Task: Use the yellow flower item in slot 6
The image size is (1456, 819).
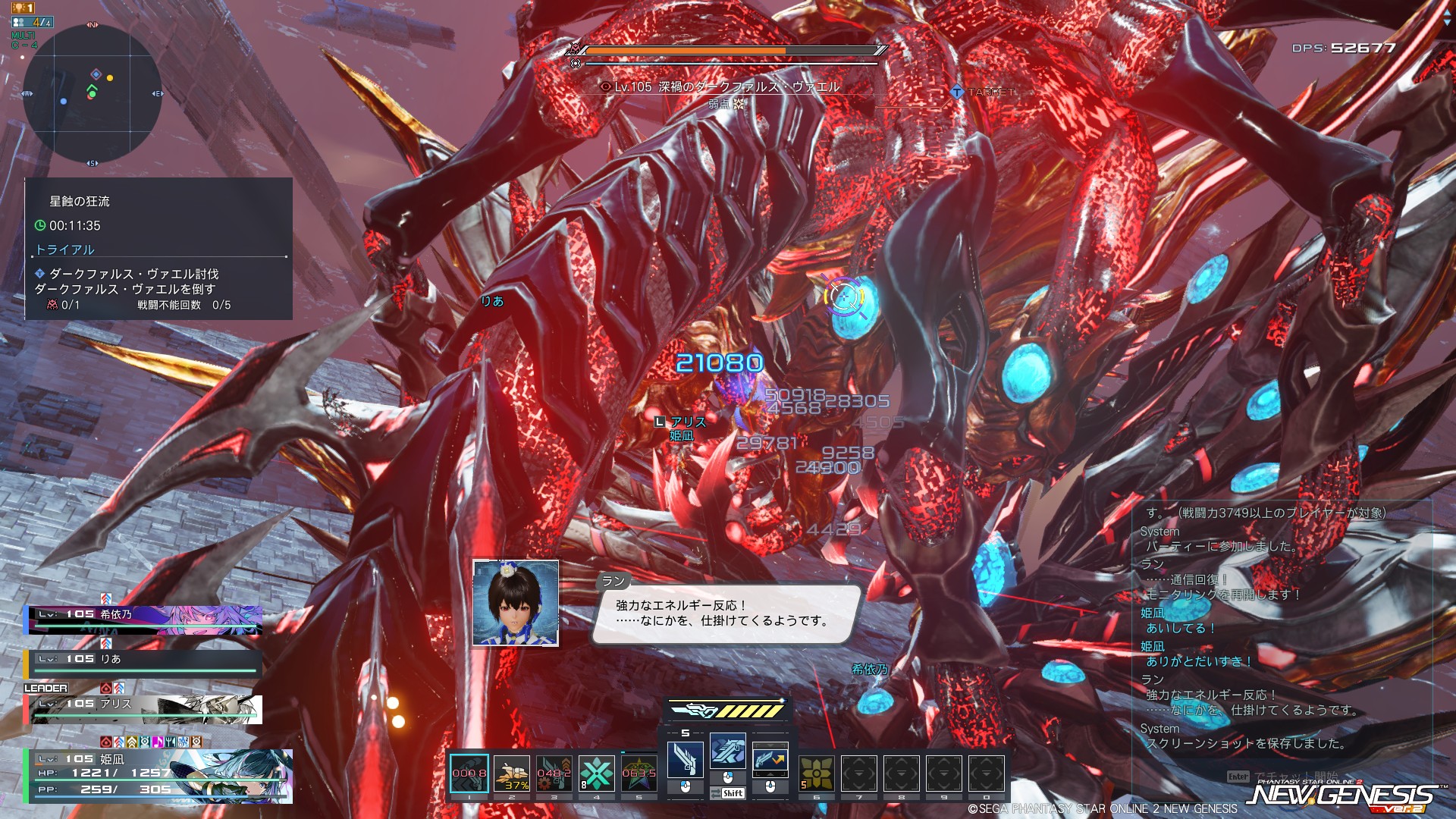Action: [x=816, y=773]
